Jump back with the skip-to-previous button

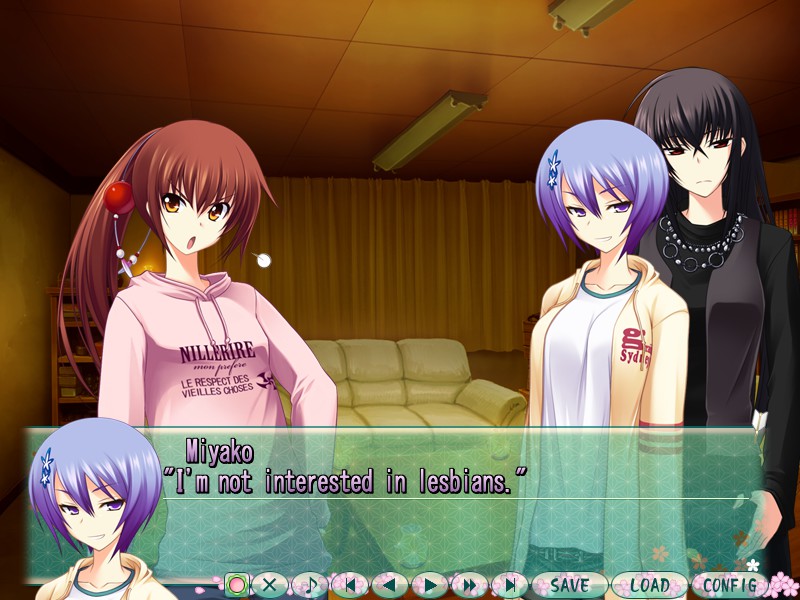coord(350,584)
